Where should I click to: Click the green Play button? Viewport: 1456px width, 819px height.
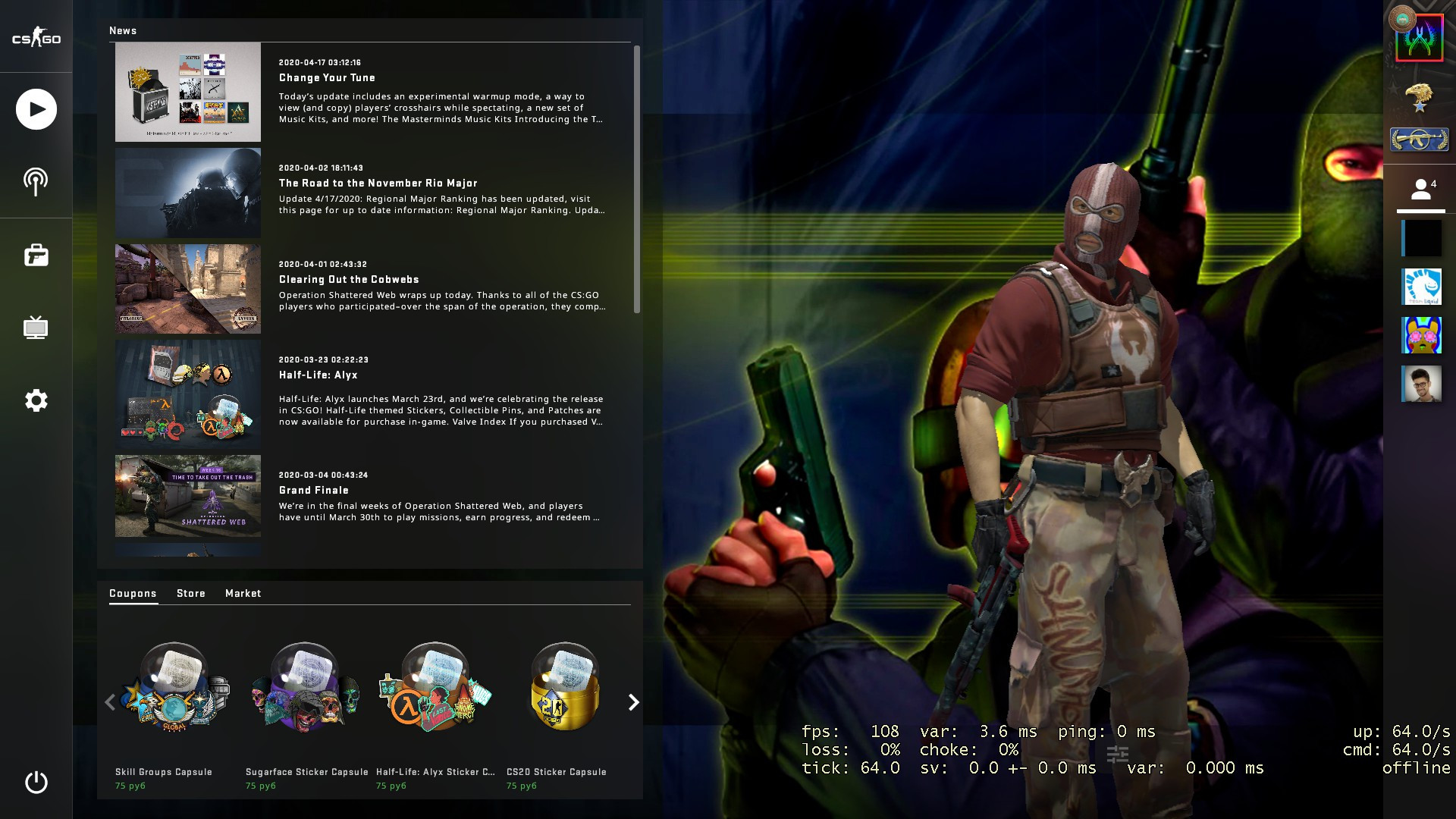pyautogui.click(x=35, y=108)
